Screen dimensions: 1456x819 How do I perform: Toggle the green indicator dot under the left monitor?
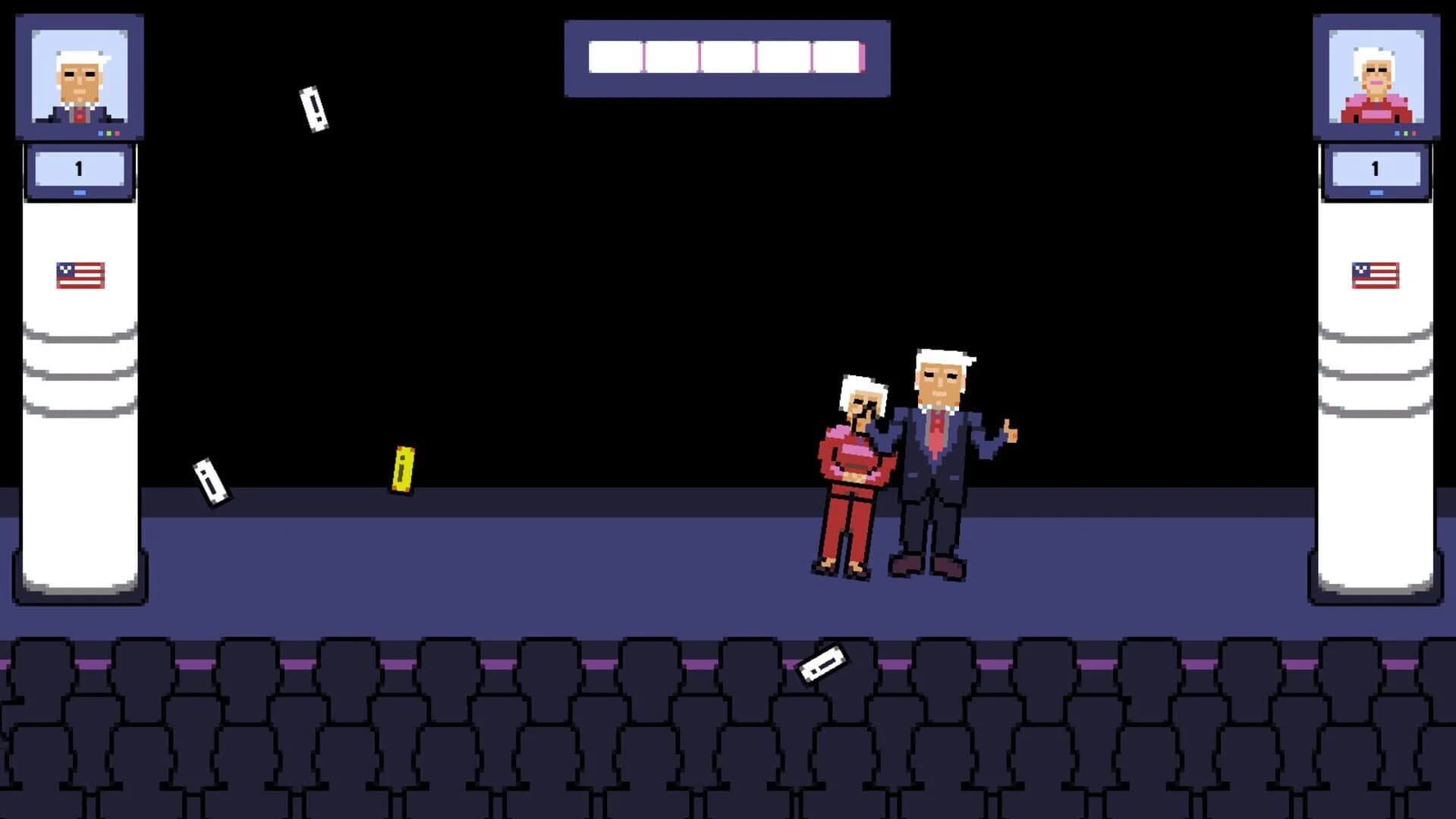pos(108,133)
